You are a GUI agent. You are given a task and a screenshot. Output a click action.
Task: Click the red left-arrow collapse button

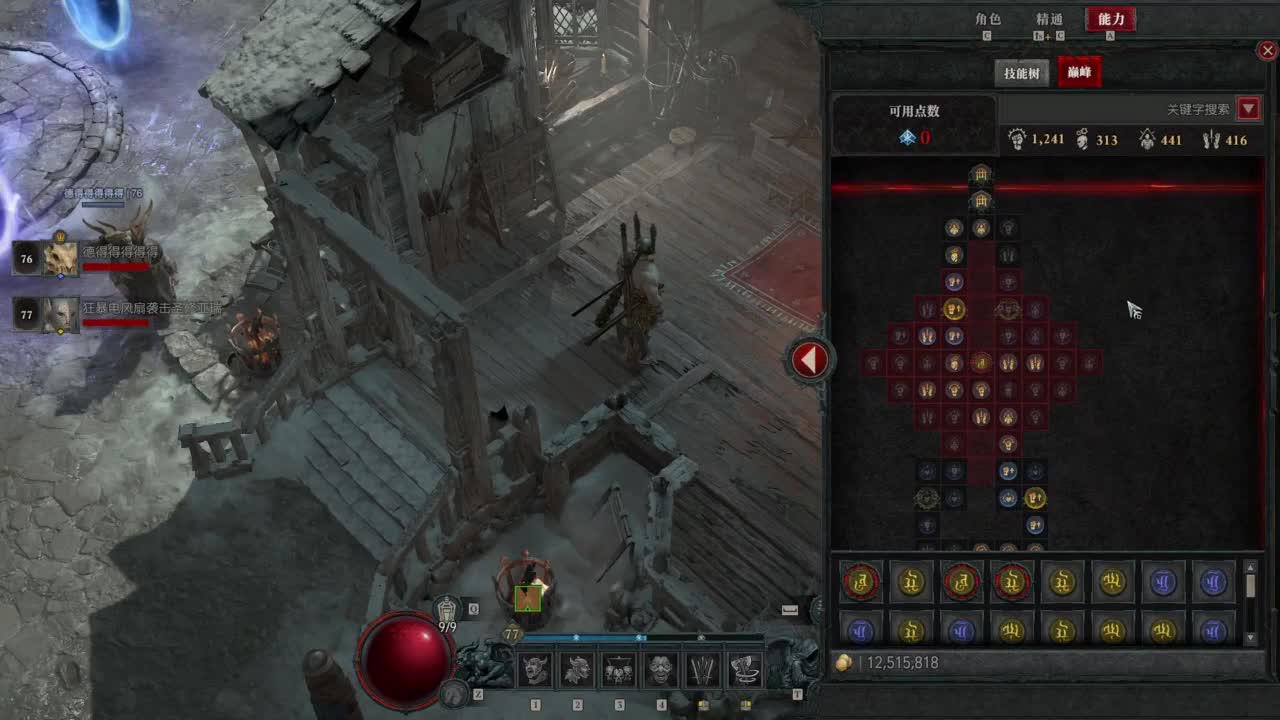tap(810, 359)
